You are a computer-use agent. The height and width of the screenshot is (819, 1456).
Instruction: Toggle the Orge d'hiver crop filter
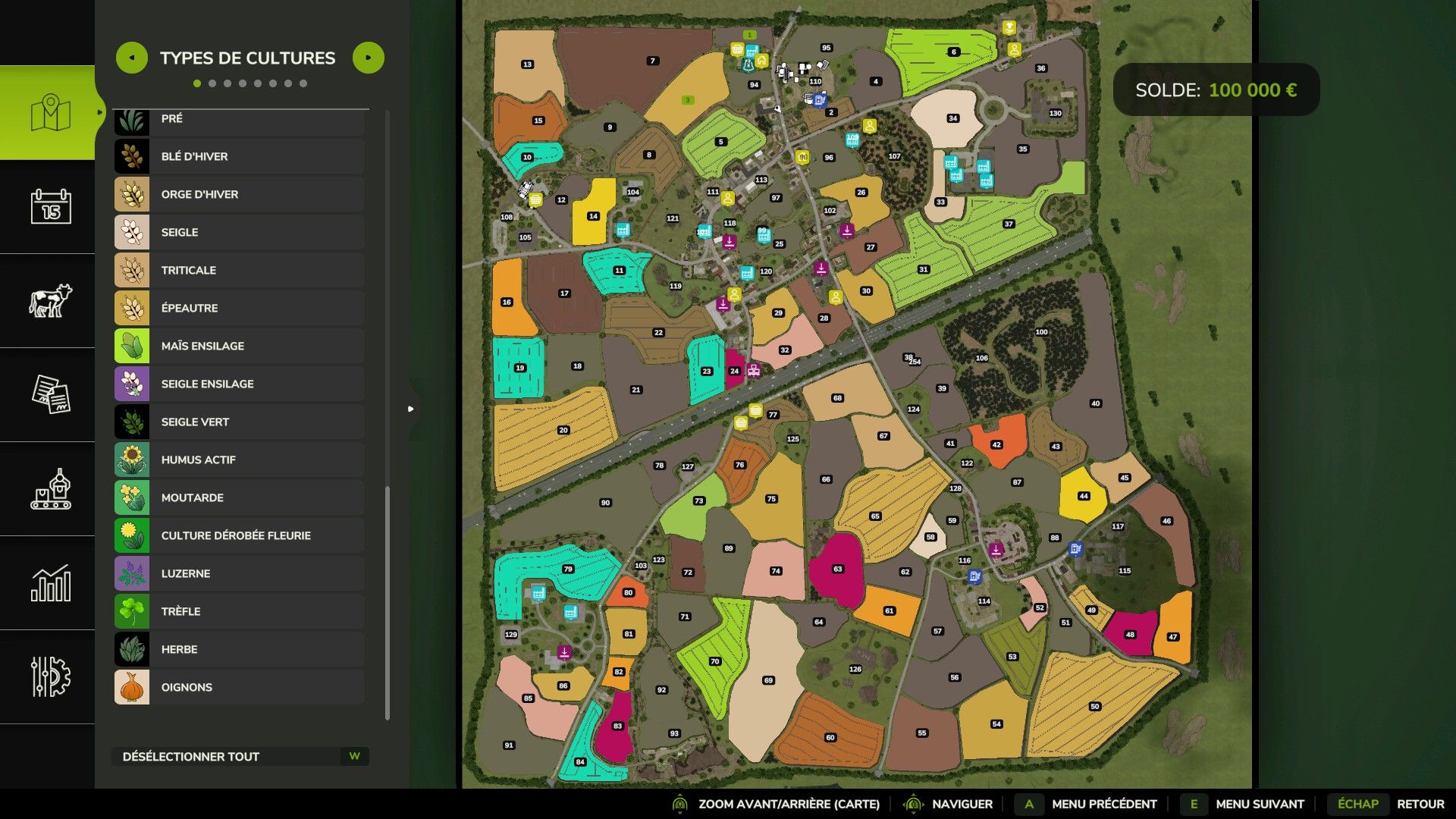click(239, 194)
